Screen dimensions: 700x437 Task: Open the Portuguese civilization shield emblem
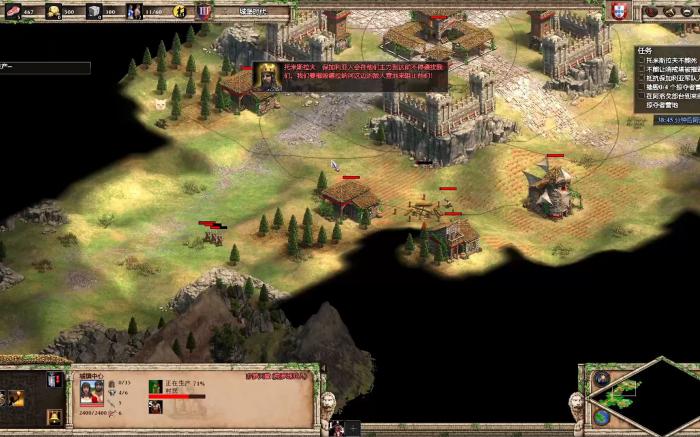click(621, 11)
